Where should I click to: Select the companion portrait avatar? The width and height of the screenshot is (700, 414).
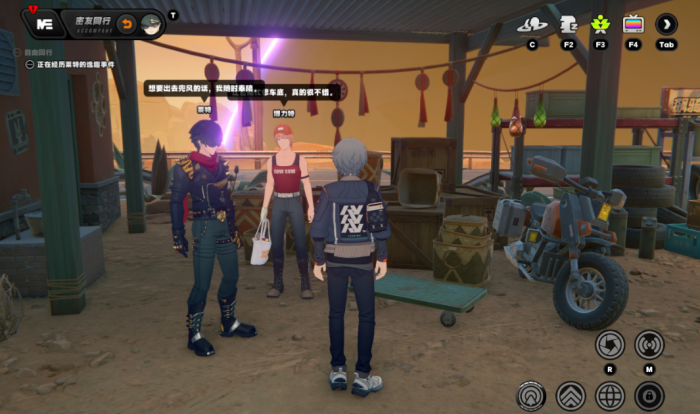pyautogui.click(x=151, y=22)
